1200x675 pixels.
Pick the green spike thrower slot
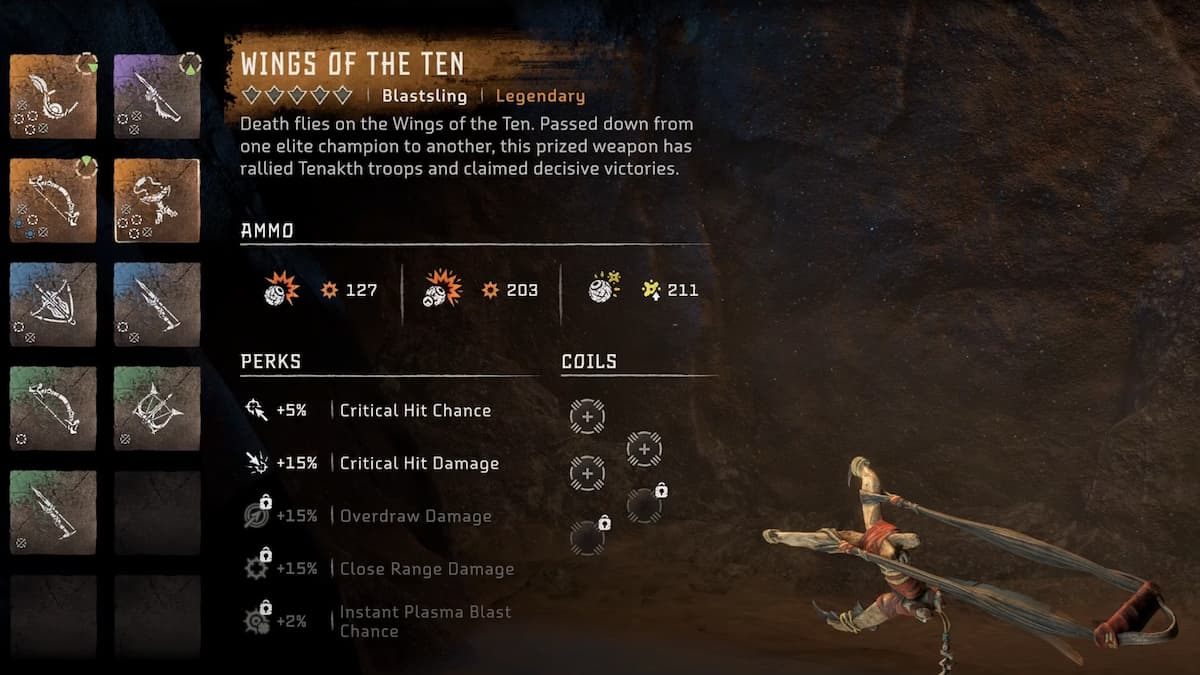53,512
